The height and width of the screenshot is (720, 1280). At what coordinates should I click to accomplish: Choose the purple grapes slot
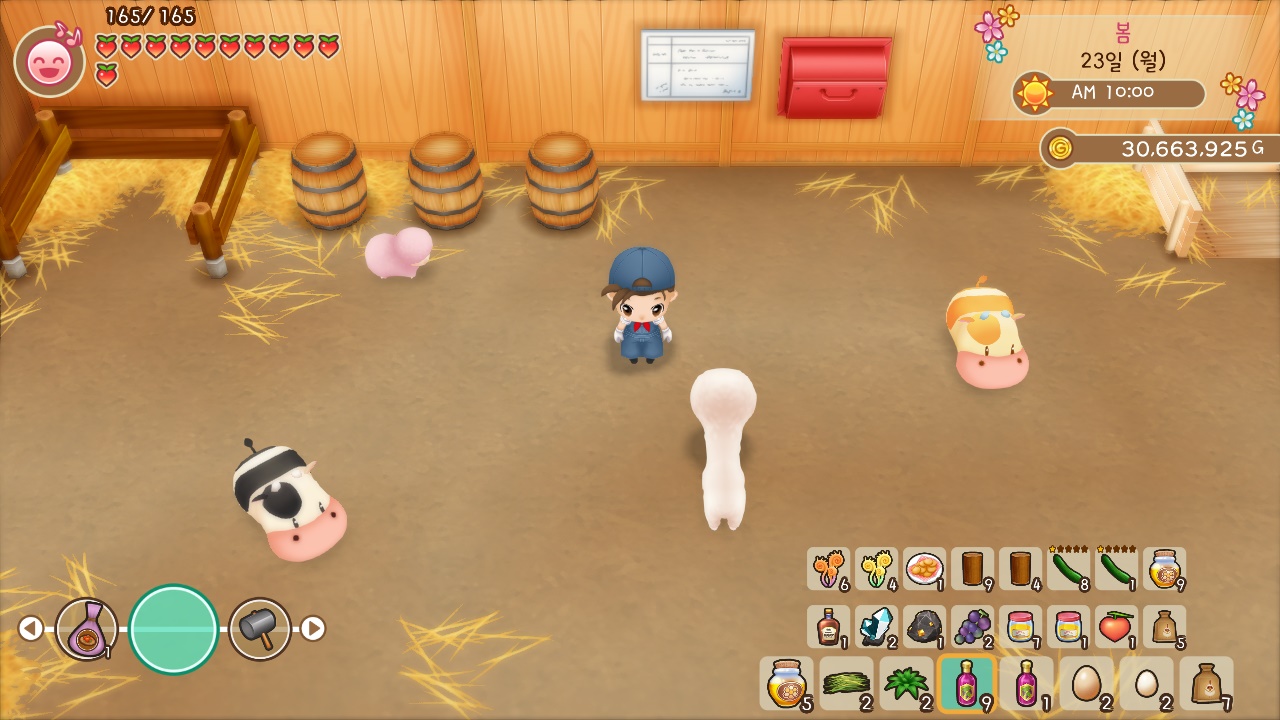[972, 627]
